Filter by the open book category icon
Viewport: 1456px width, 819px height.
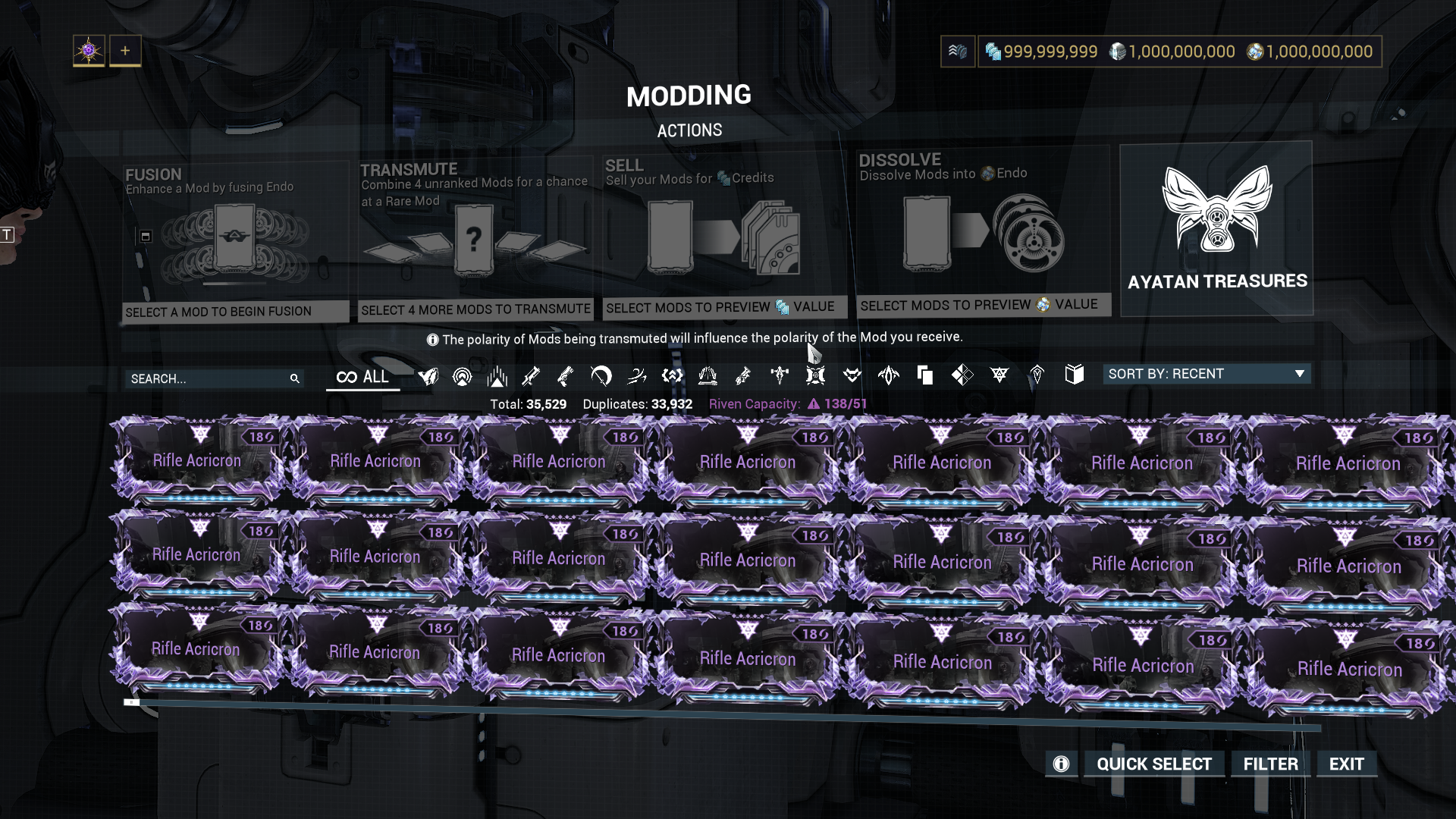tap(1074, 374)
